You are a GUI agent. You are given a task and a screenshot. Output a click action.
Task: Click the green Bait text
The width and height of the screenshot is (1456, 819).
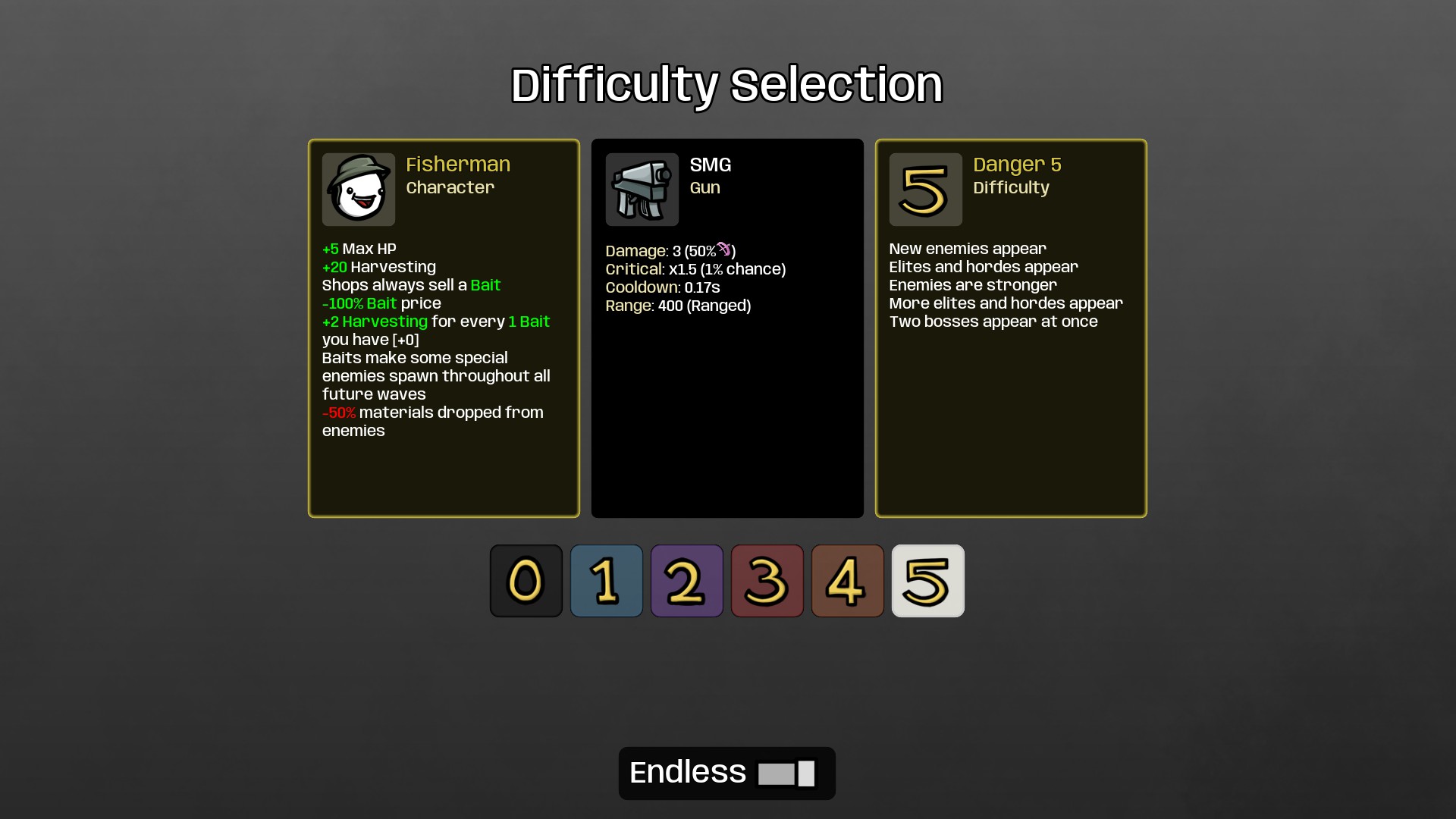485,284
